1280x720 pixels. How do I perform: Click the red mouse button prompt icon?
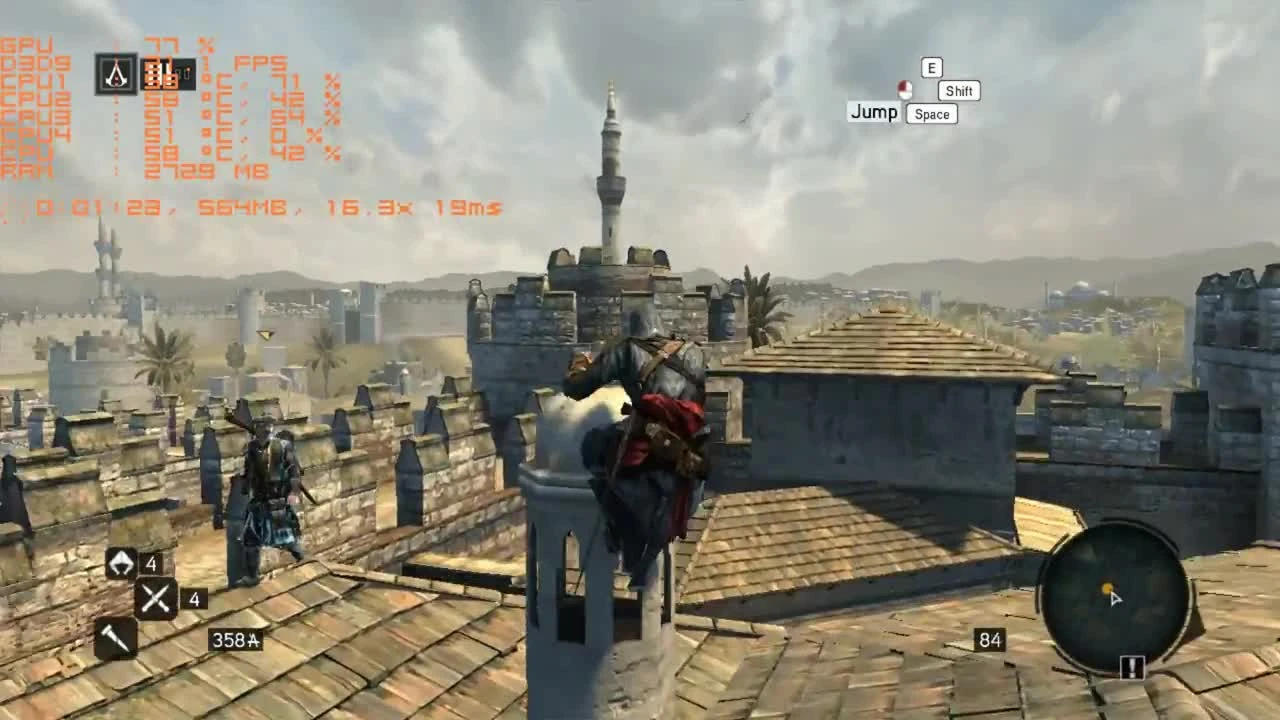click(904, 90)
